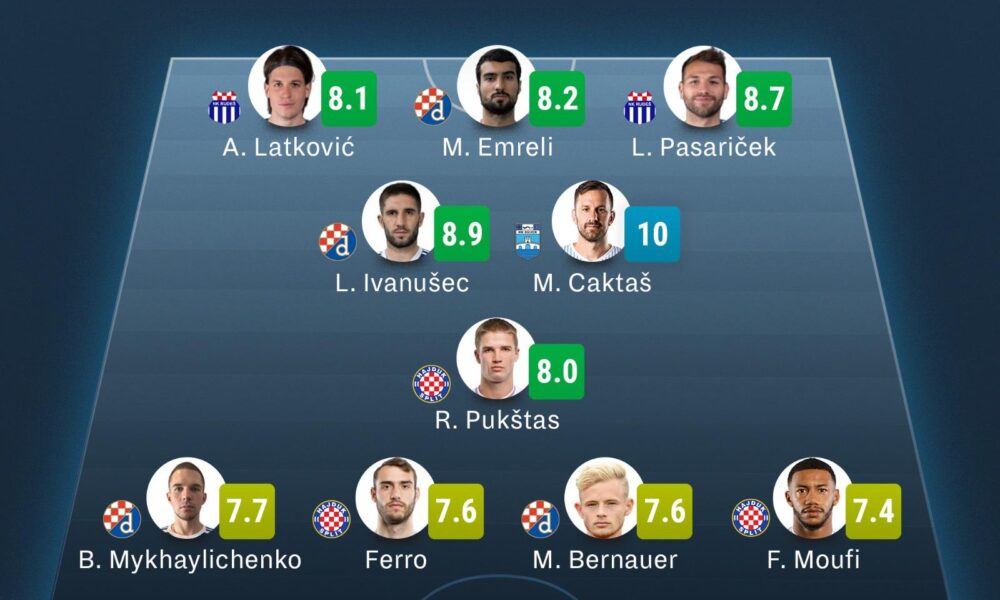Select the club crest beside M. Caktaš
The image size is (1000, 600).
click(x=528, y=241)
